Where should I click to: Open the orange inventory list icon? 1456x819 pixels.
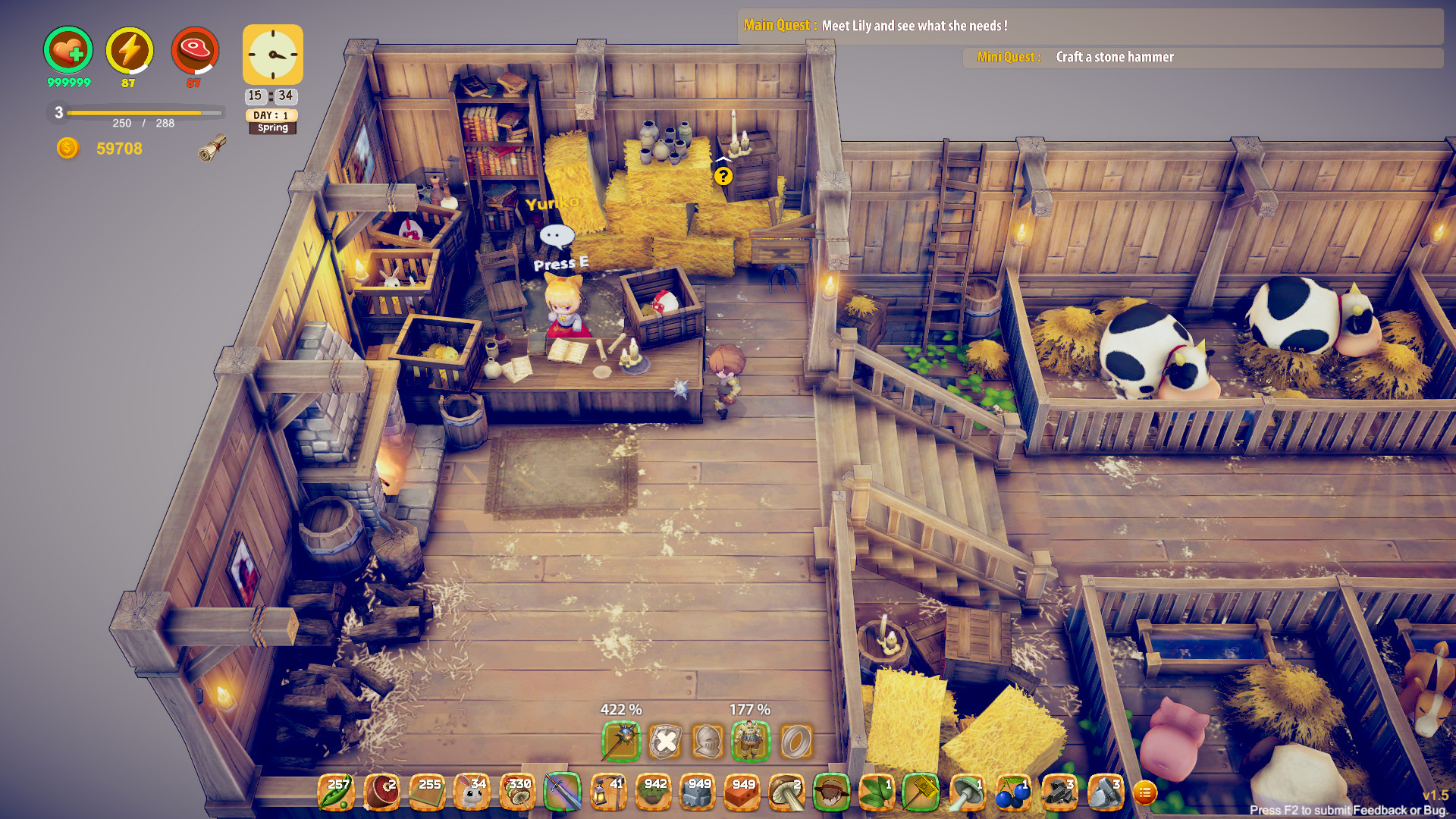(x=1147, y=793)
